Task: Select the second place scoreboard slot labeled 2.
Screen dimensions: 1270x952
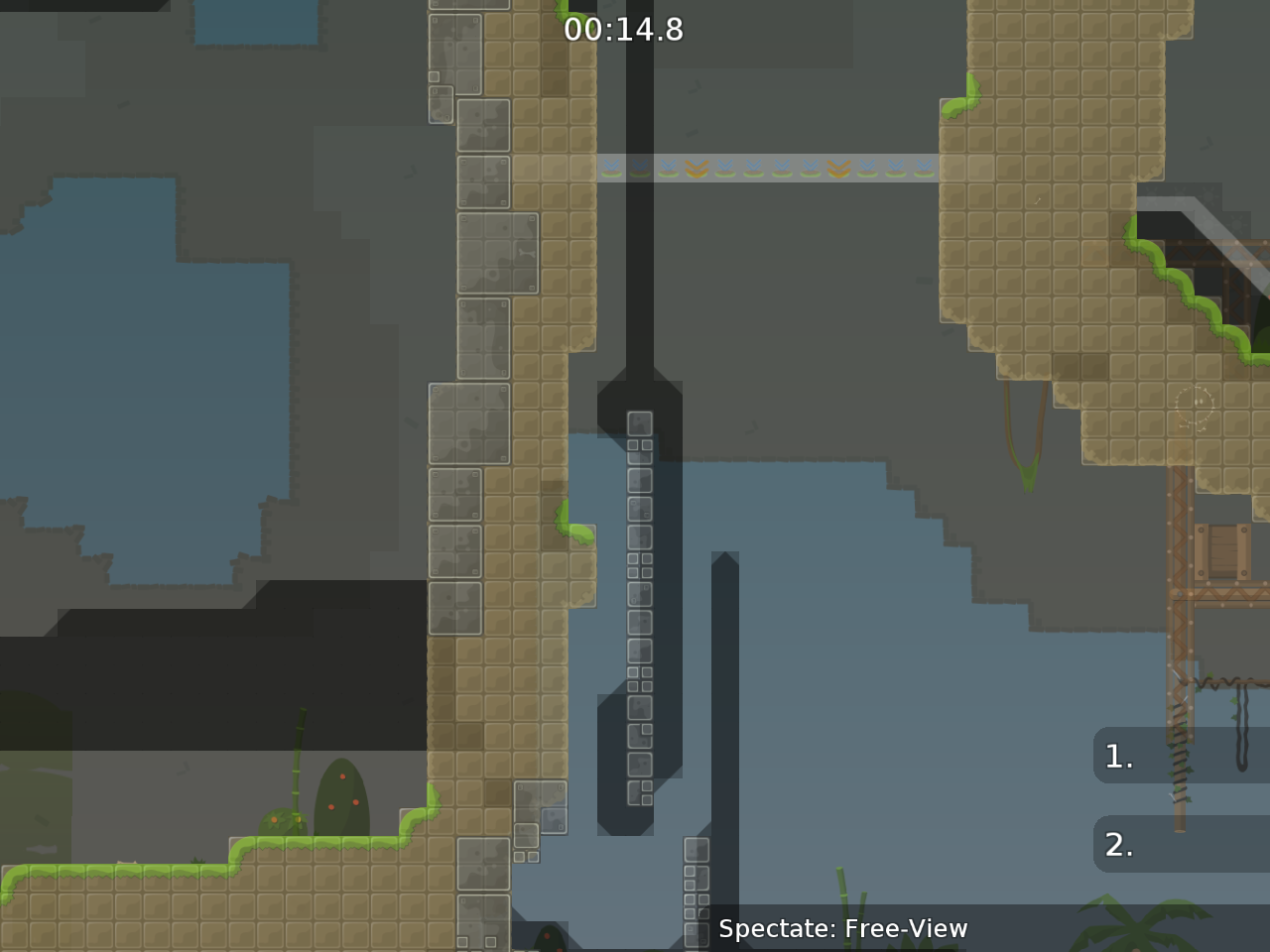Action: pos(1118,845)
